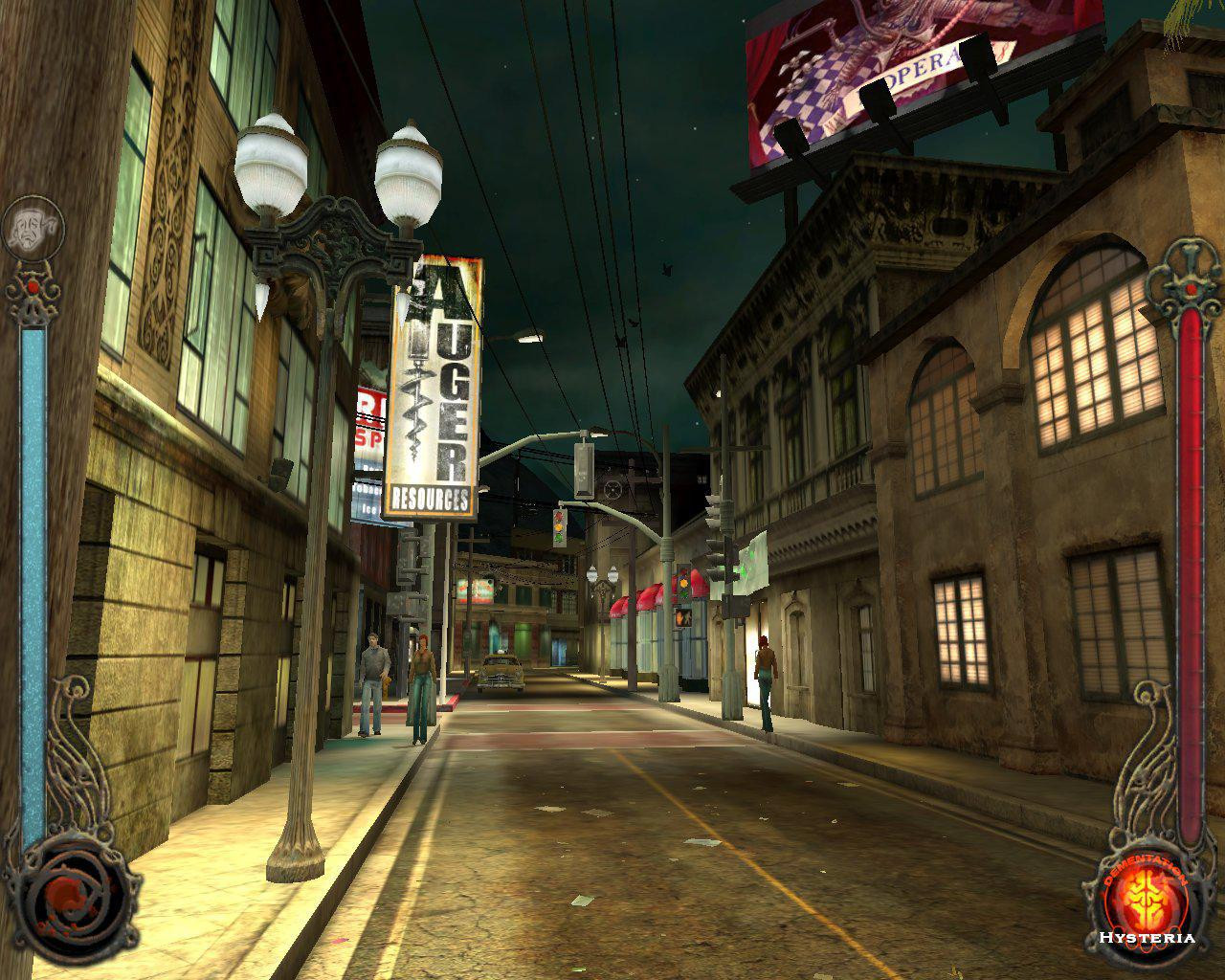Click the theater masks status icon
This screenshot has height=980, width=1225.
[31, 227]
